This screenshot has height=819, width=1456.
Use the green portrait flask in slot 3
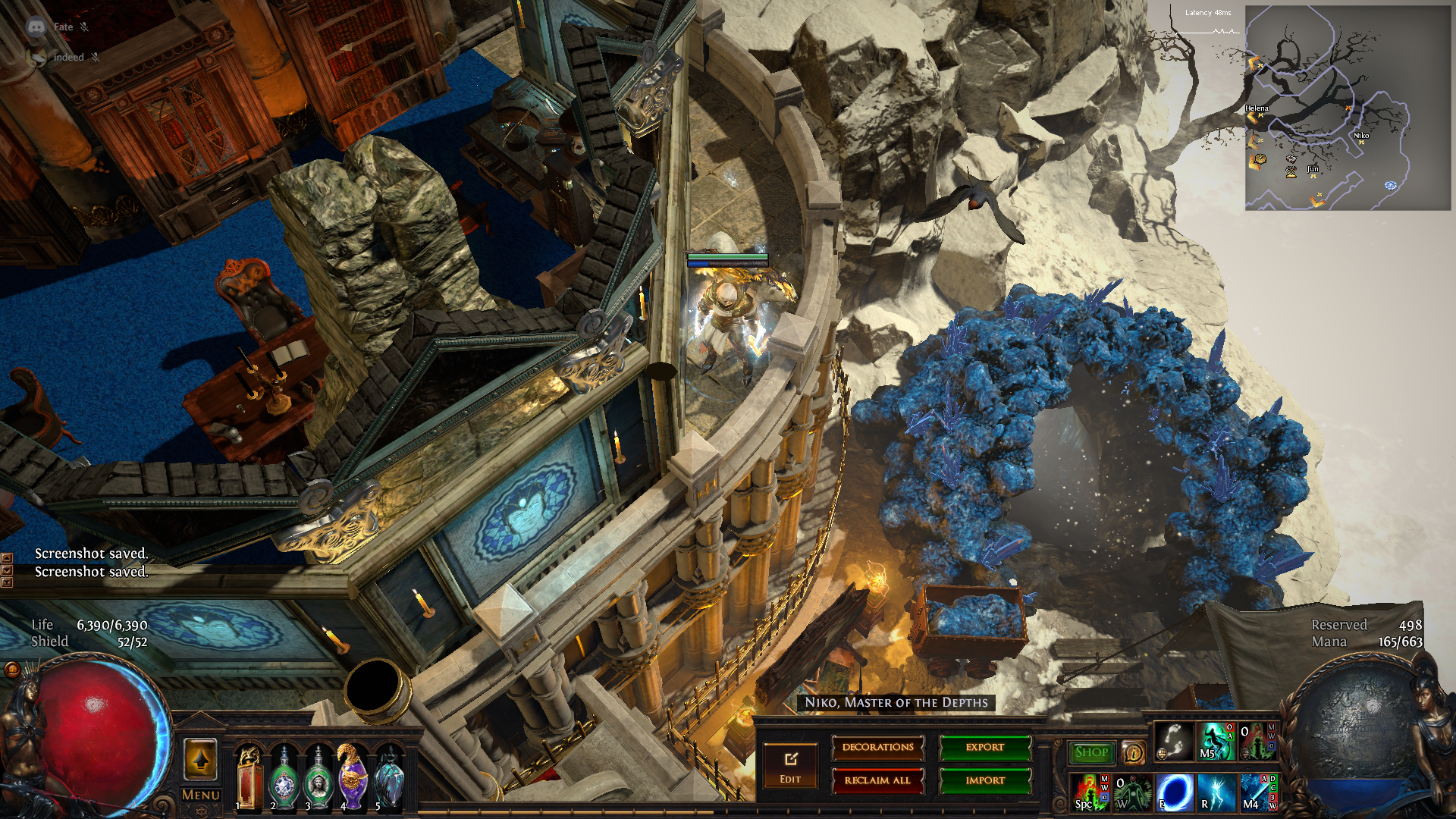(x=318, y=779)
